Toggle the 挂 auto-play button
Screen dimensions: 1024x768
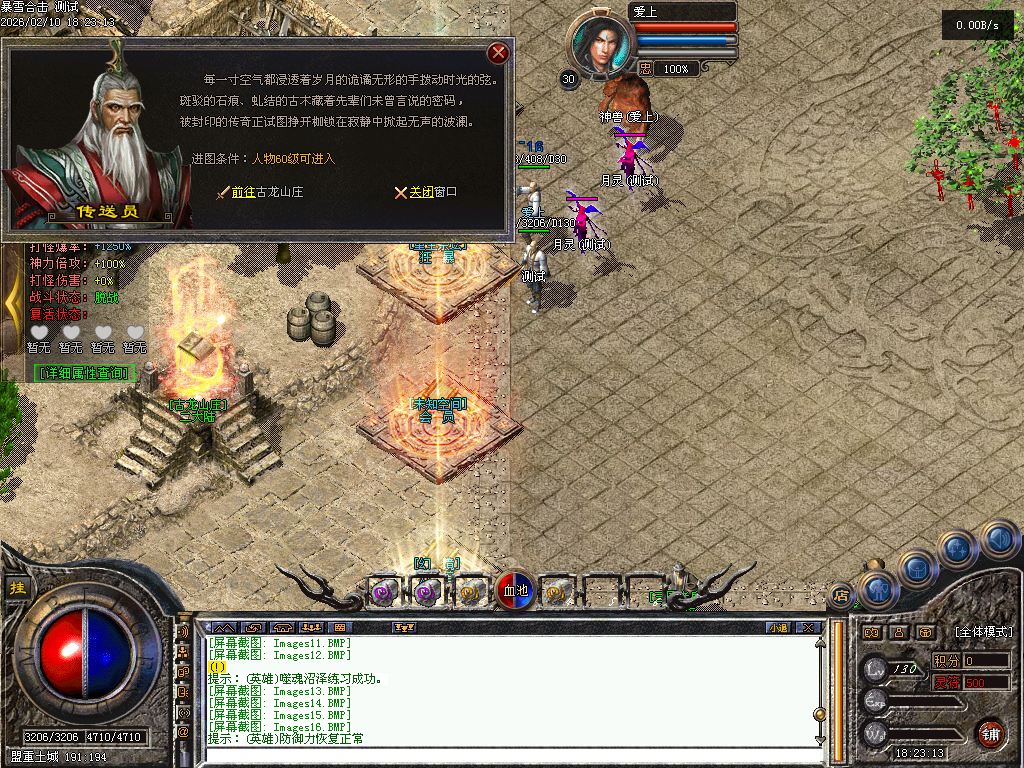(x=17, y=588)
